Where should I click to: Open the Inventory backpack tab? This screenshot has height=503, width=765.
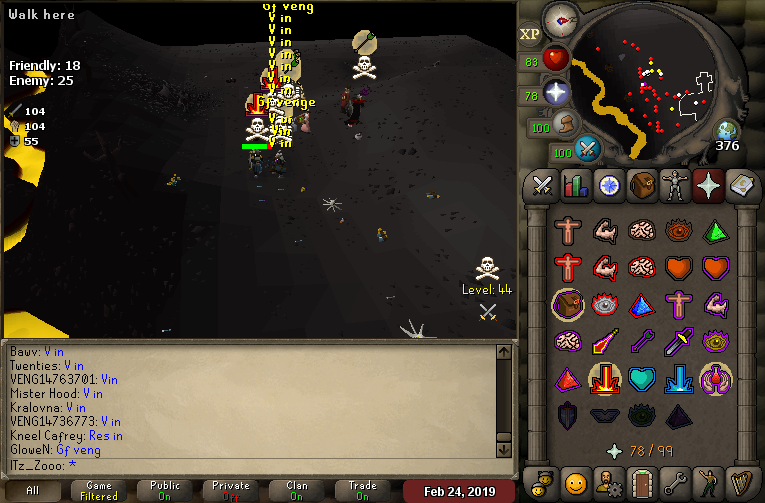click(x=642, y=186)
